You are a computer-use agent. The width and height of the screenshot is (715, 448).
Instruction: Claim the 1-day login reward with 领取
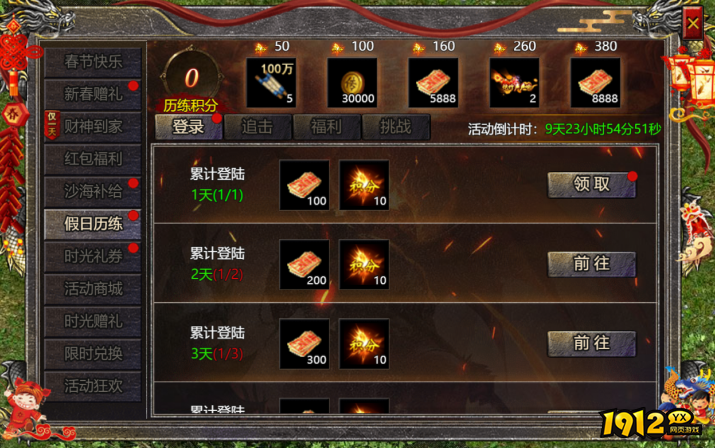(591, 184)
